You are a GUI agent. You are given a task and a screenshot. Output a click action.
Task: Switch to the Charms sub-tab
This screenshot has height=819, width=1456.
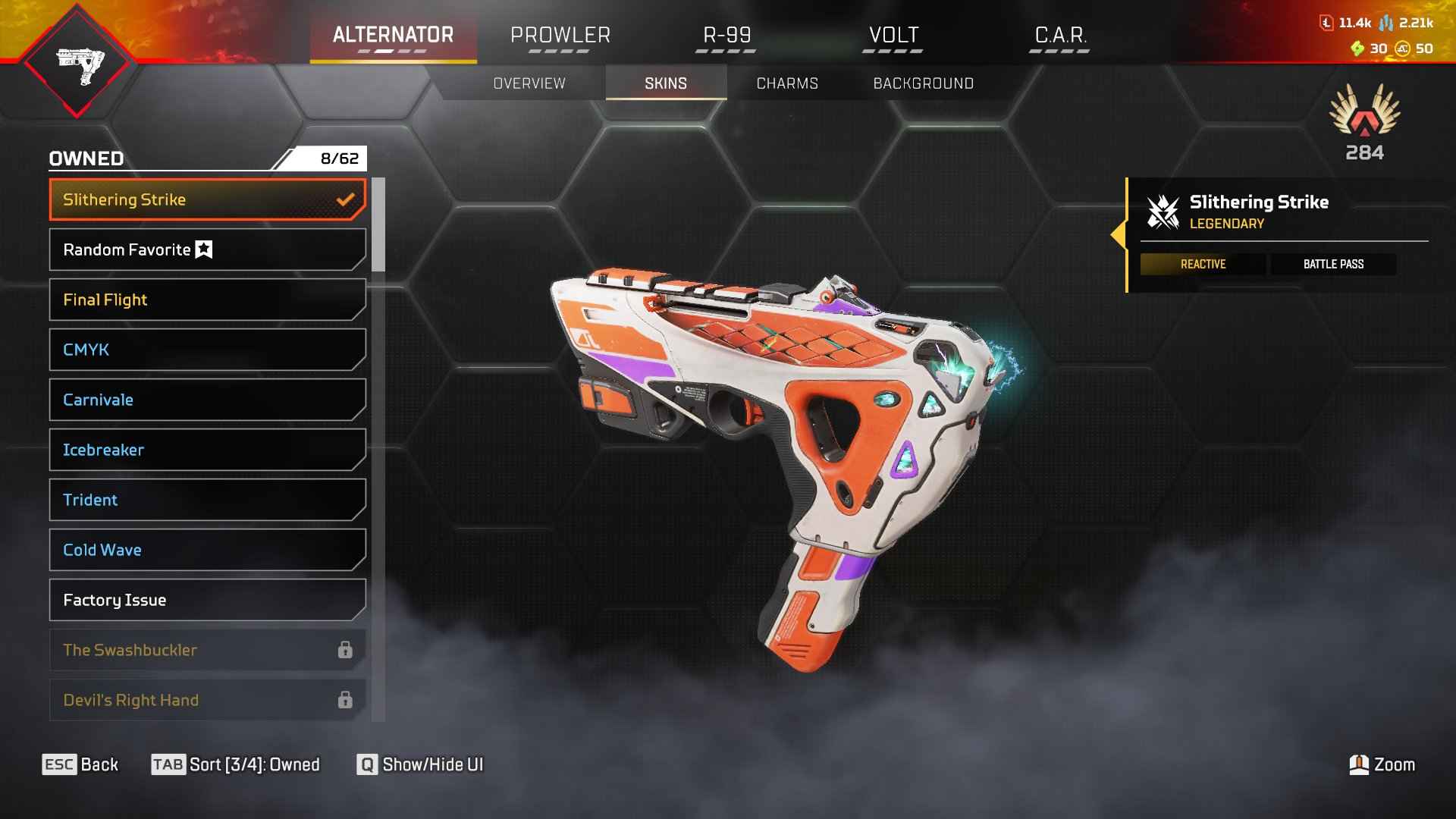pyautogui.click(x=787, y=83)
